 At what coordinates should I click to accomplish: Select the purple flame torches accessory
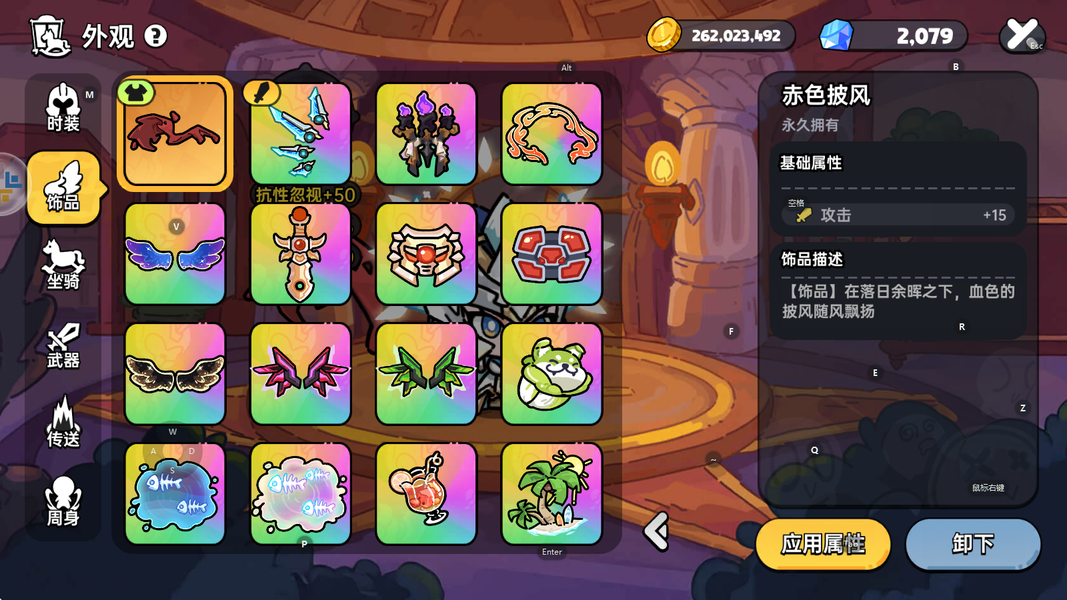pyautogui.click(x=426, y=134)
